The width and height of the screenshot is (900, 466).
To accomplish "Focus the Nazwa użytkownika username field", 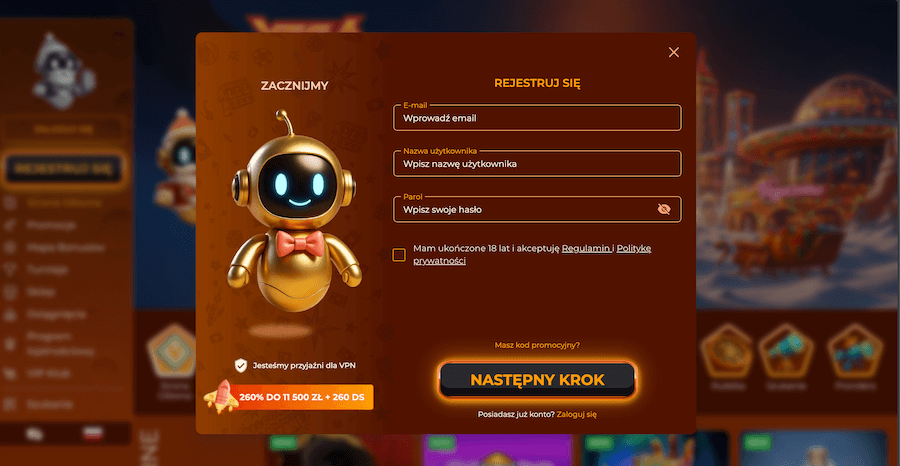I will pyautogui.click(x=537, y=163).
